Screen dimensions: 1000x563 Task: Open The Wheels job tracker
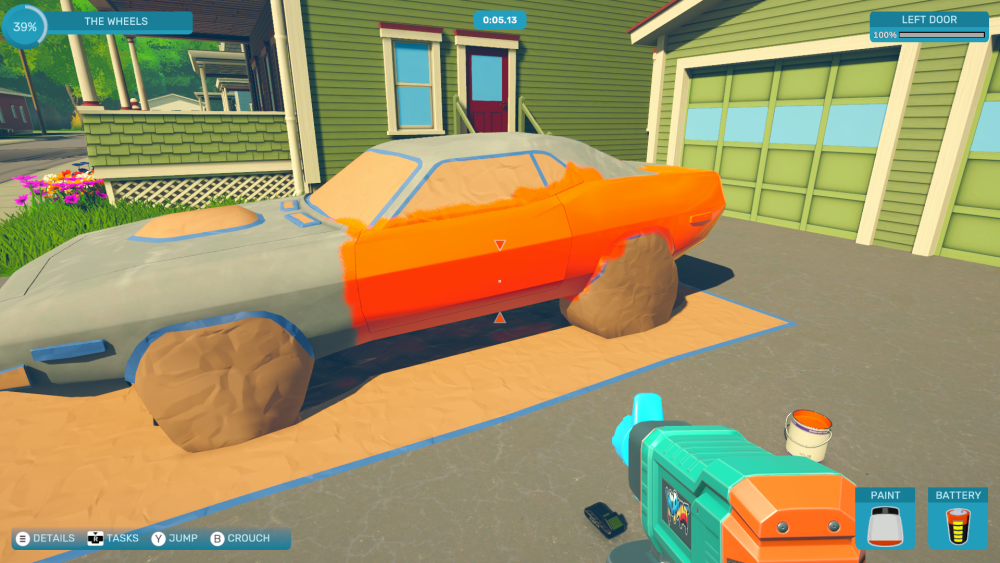115,22
